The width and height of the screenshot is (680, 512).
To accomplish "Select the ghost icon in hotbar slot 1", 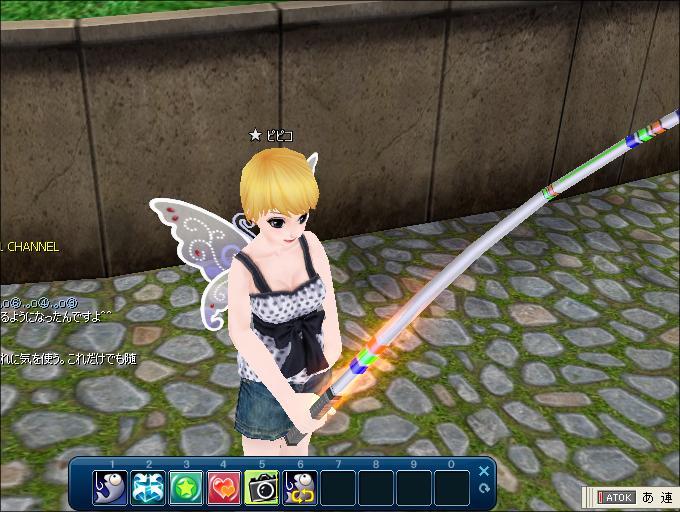I will [x=111, y=487].
